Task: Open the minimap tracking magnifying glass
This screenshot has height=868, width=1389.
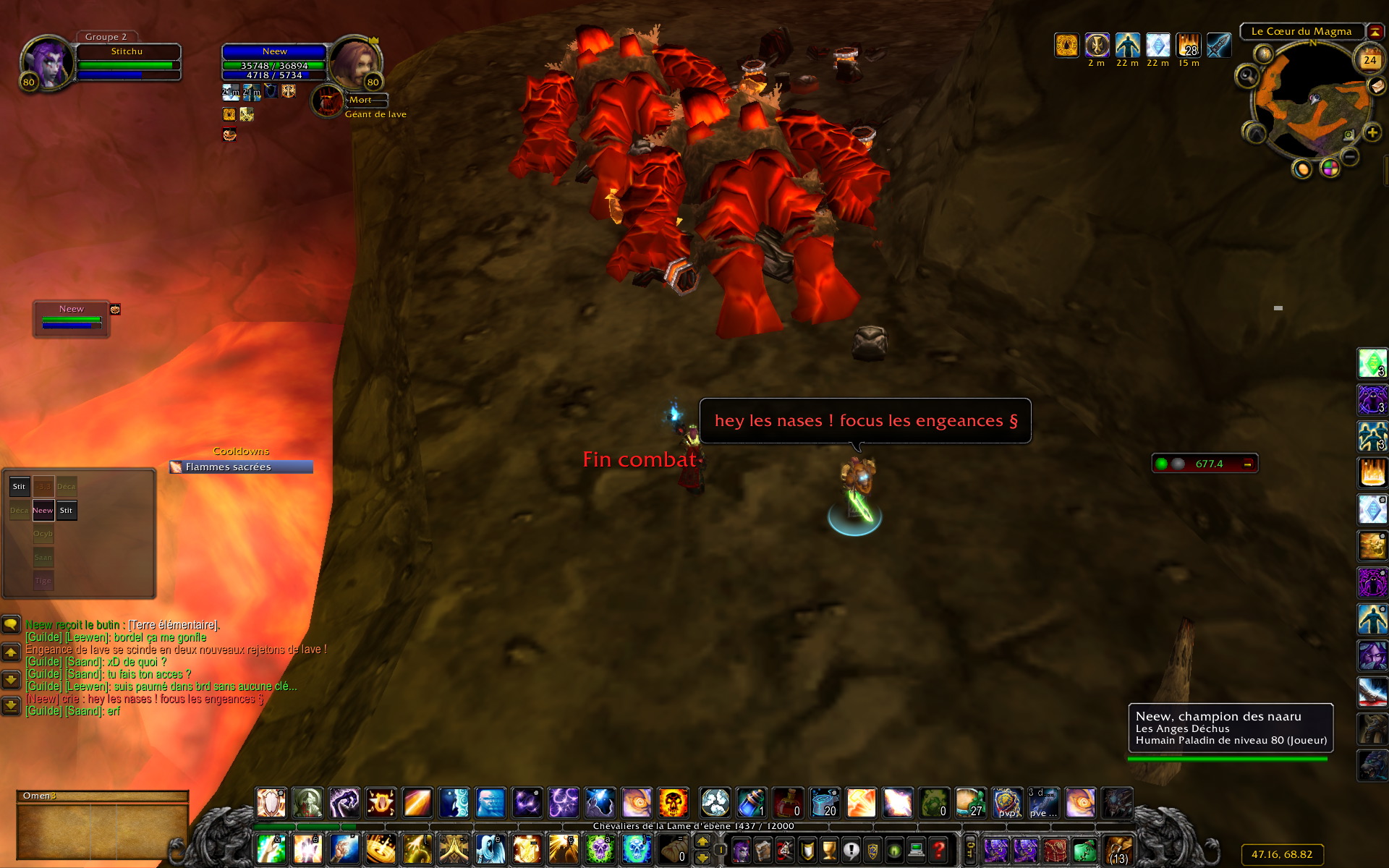Action: [1247, 76]
